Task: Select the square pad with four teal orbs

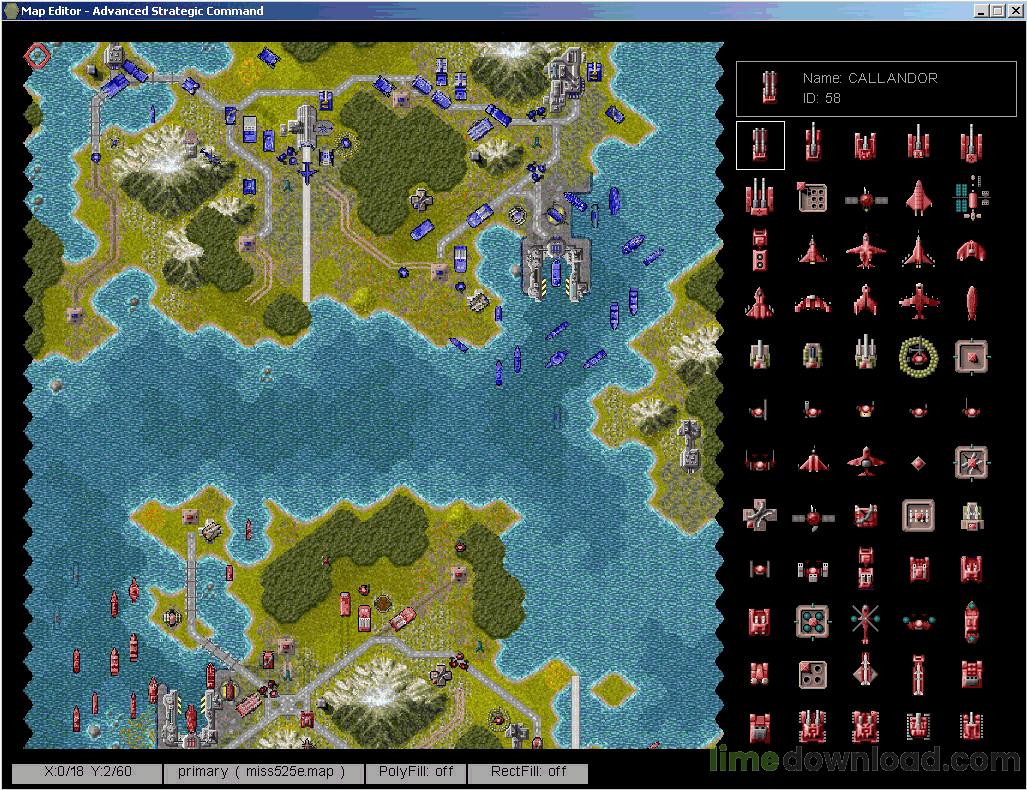Action: pos(813,622)
